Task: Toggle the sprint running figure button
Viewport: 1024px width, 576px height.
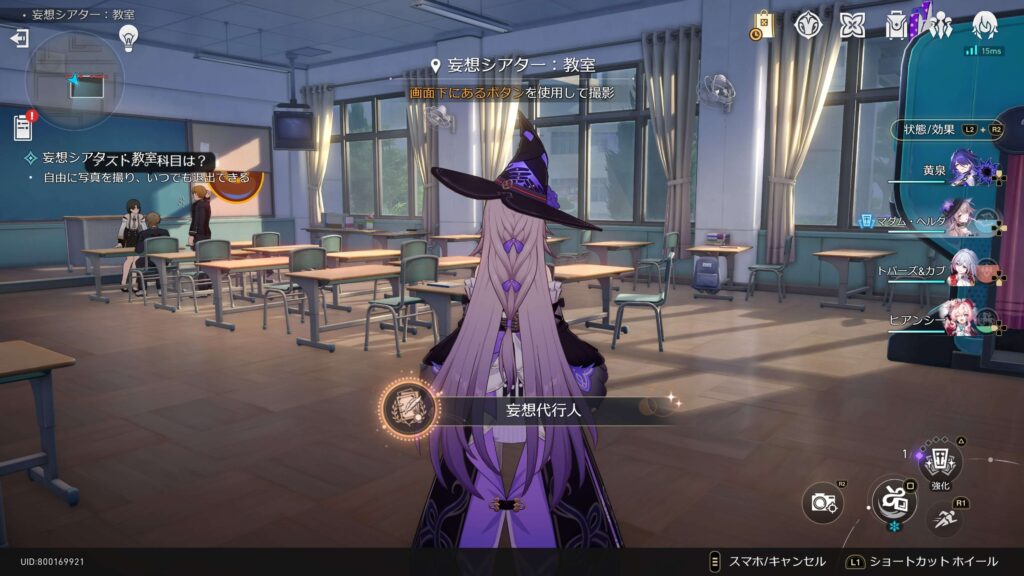Action: pos(945,519)
